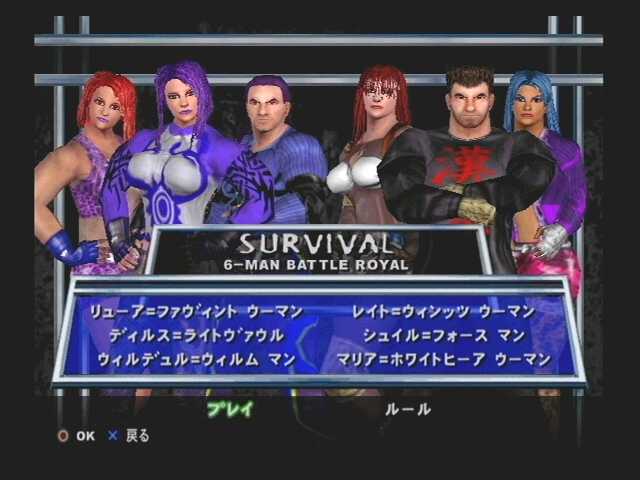Select the プレイ (Play) option
Screen dimensions: 640x480
click(230, 409)
